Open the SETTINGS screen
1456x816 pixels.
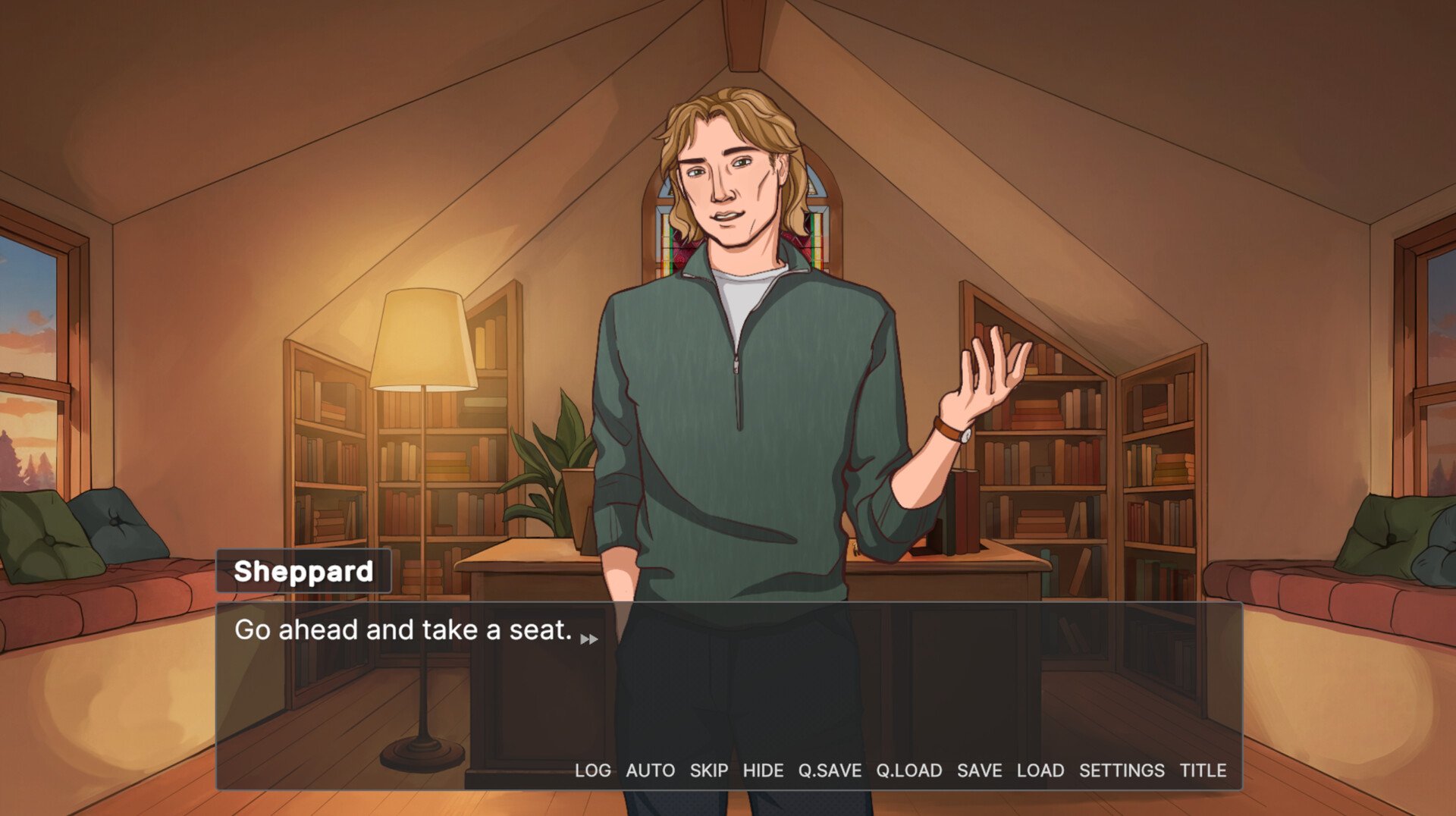pyautogui.click(x=1122, y=770)
